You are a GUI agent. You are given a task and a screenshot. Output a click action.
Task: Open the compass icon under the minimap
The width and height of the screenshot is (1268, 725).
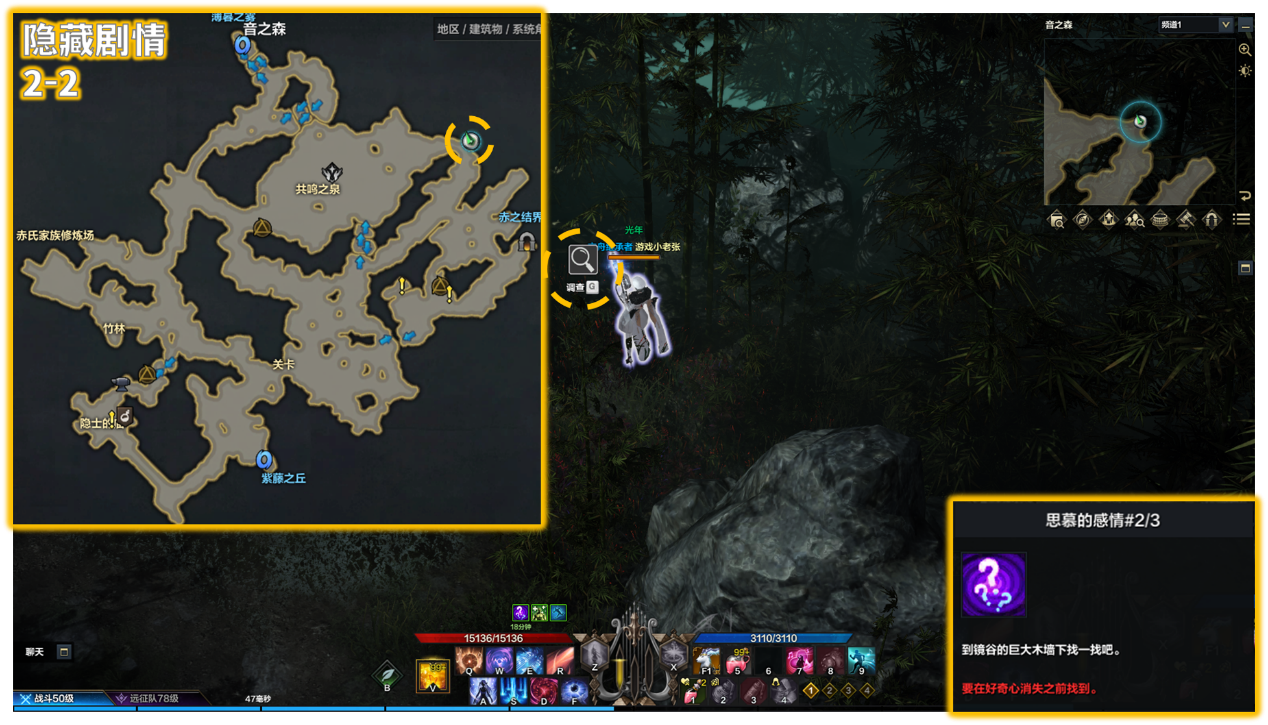(x=1082, y=219)
